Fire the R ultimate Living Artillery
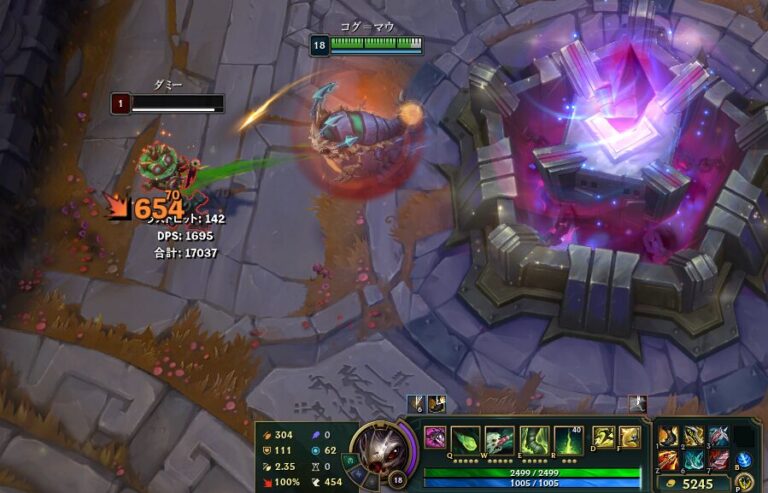 [568, 440]
